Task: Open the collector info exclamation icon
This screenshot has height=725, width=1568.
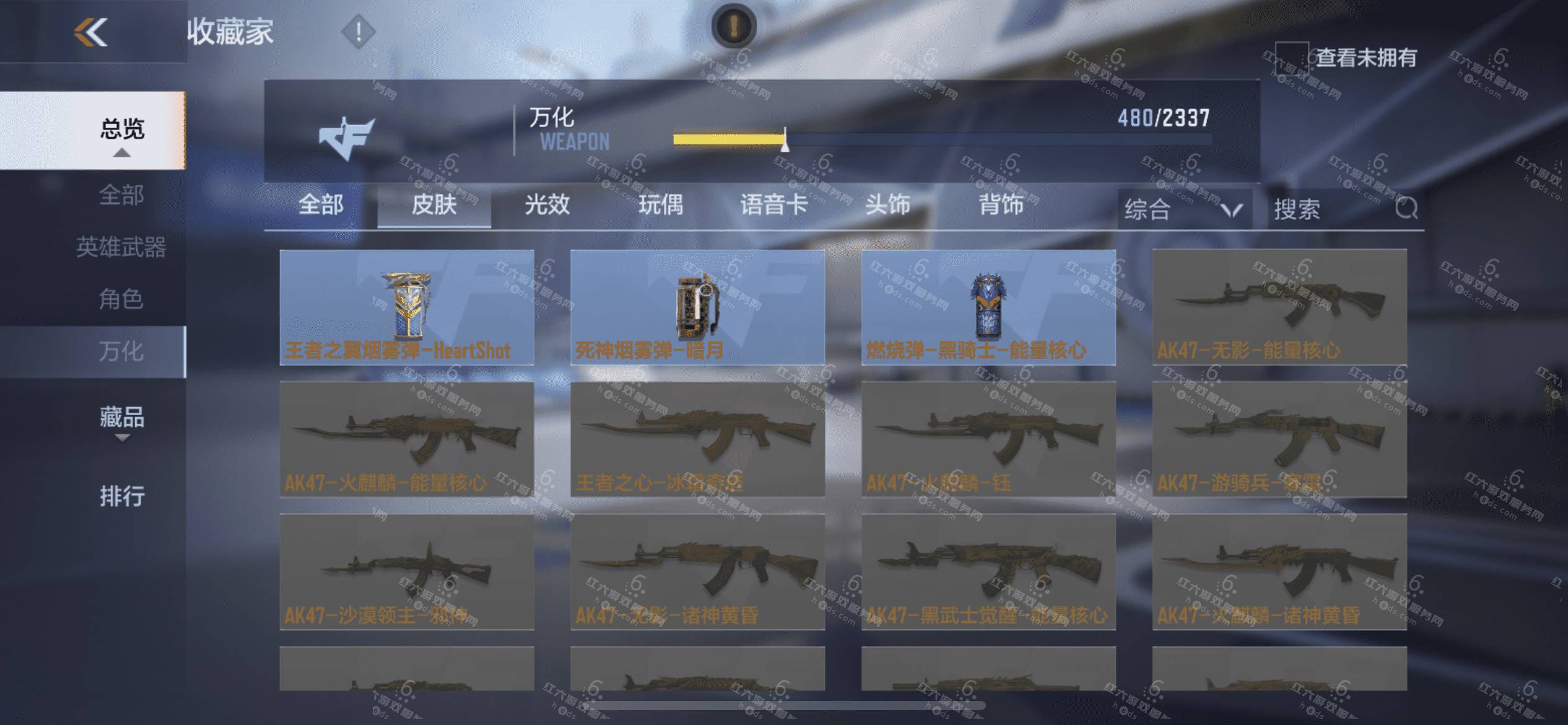Action: click(x=358, y=31)
